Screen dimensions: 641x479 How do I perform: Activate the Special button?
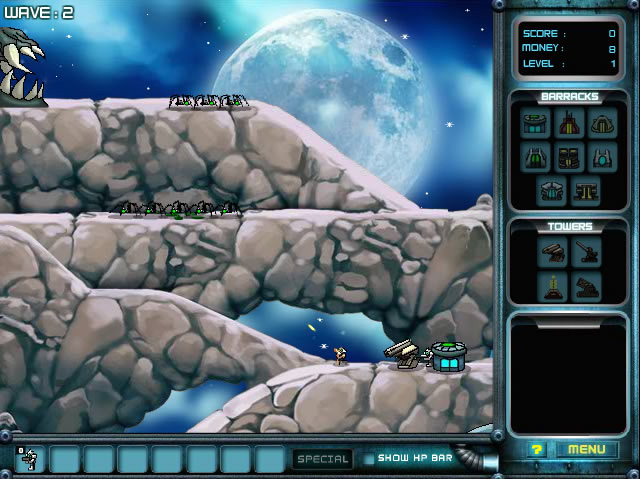point(322,459)
